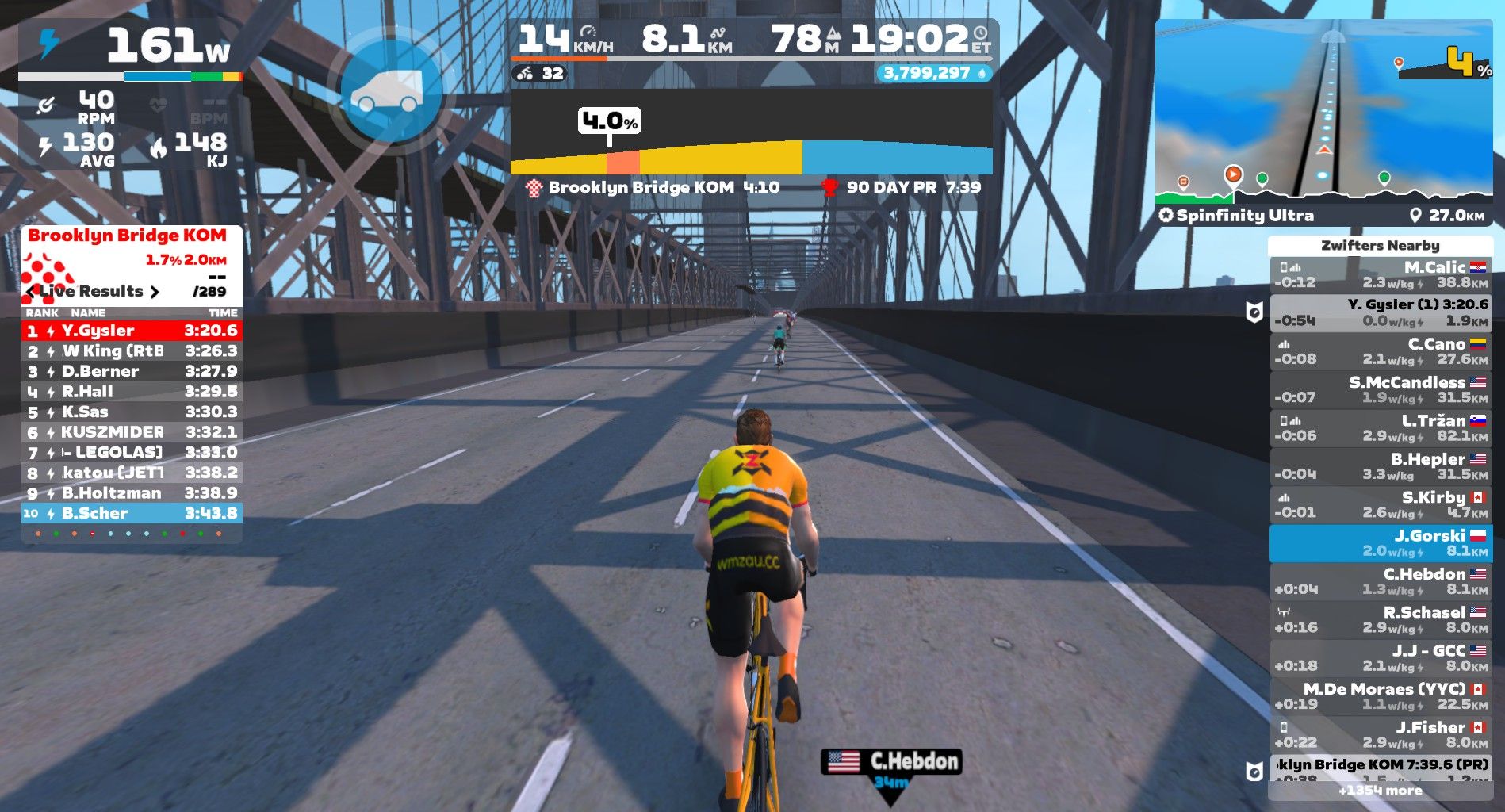This screenshot has height=812, width=1505.
Task: Show Live Results next page arrow
Action: click(155, 292)
